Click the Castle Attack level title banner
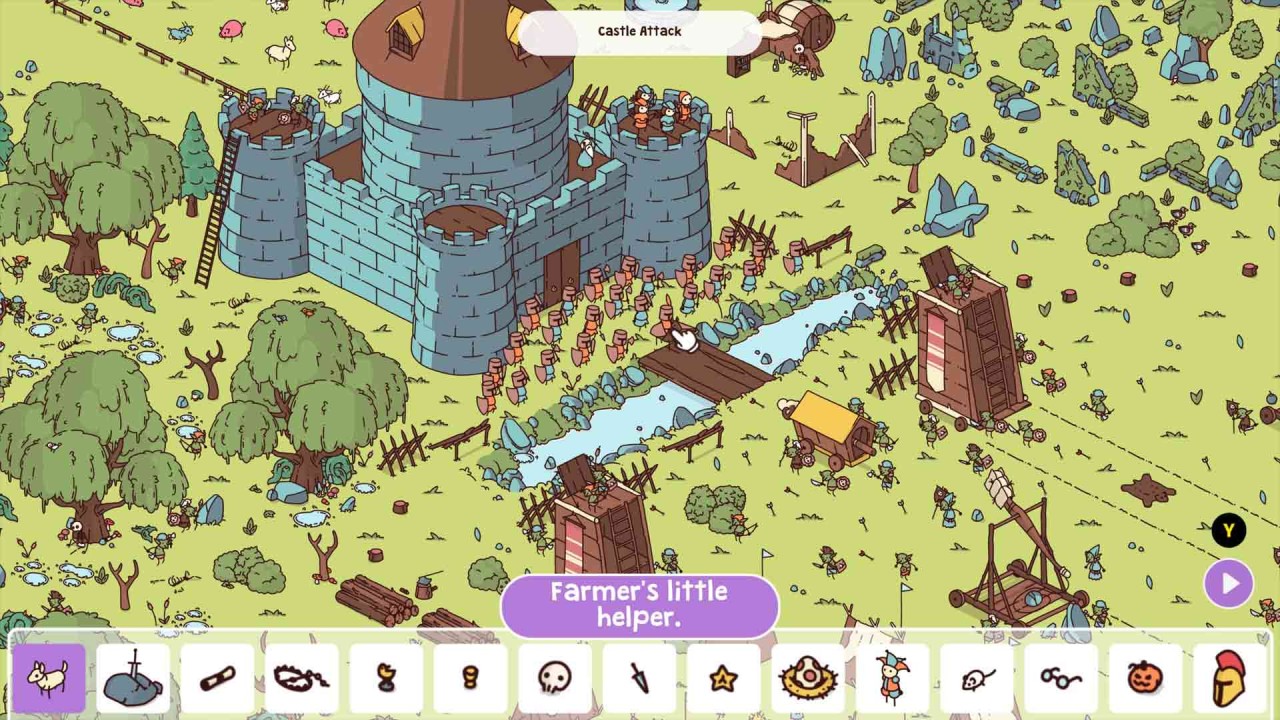This screenshot has width=1280, height=720. (639, 32)
